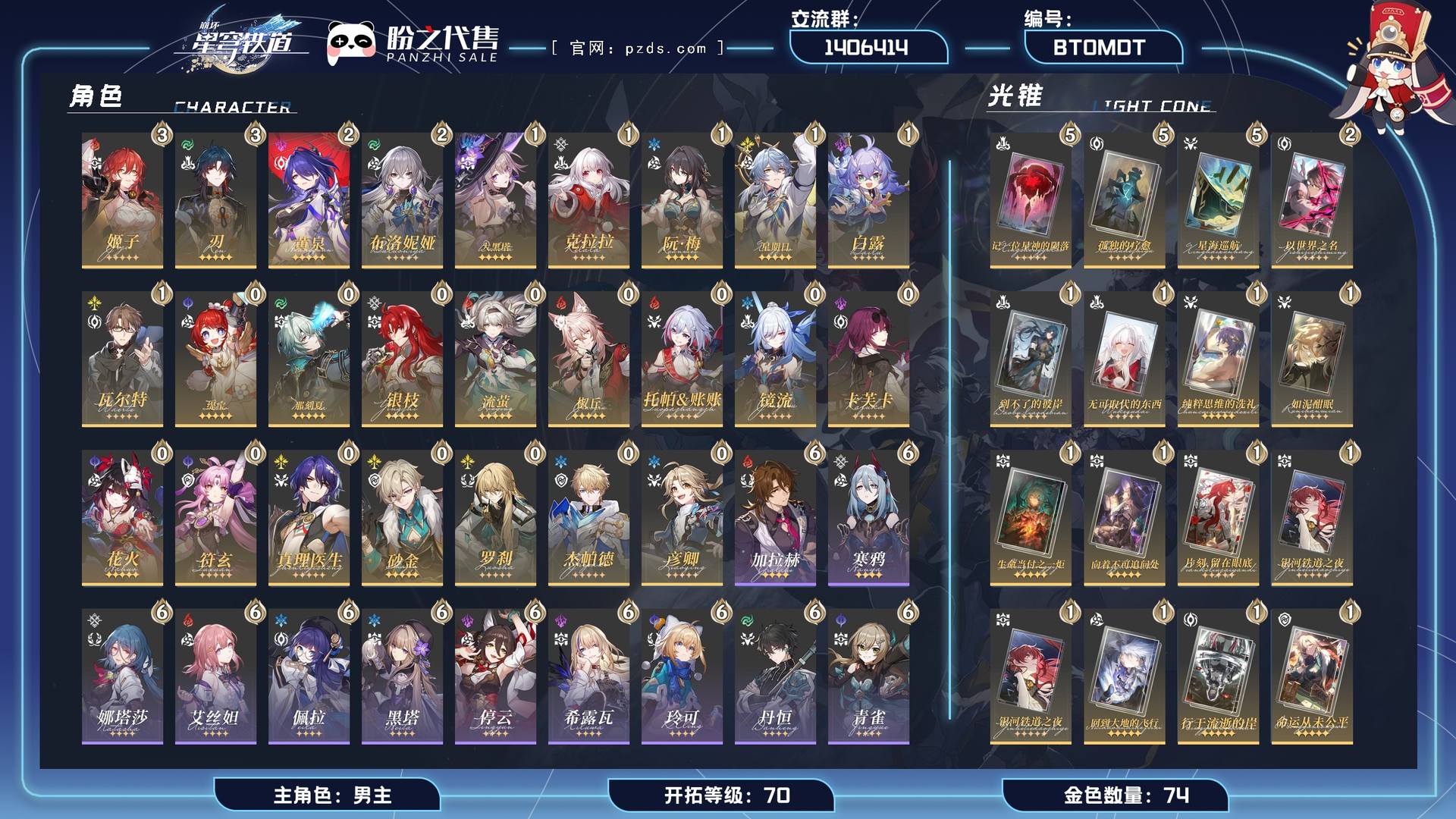This screenshot has height=819, width=1456.
Task: Click the 娜塔莎 character card
Action: point(122,677)
